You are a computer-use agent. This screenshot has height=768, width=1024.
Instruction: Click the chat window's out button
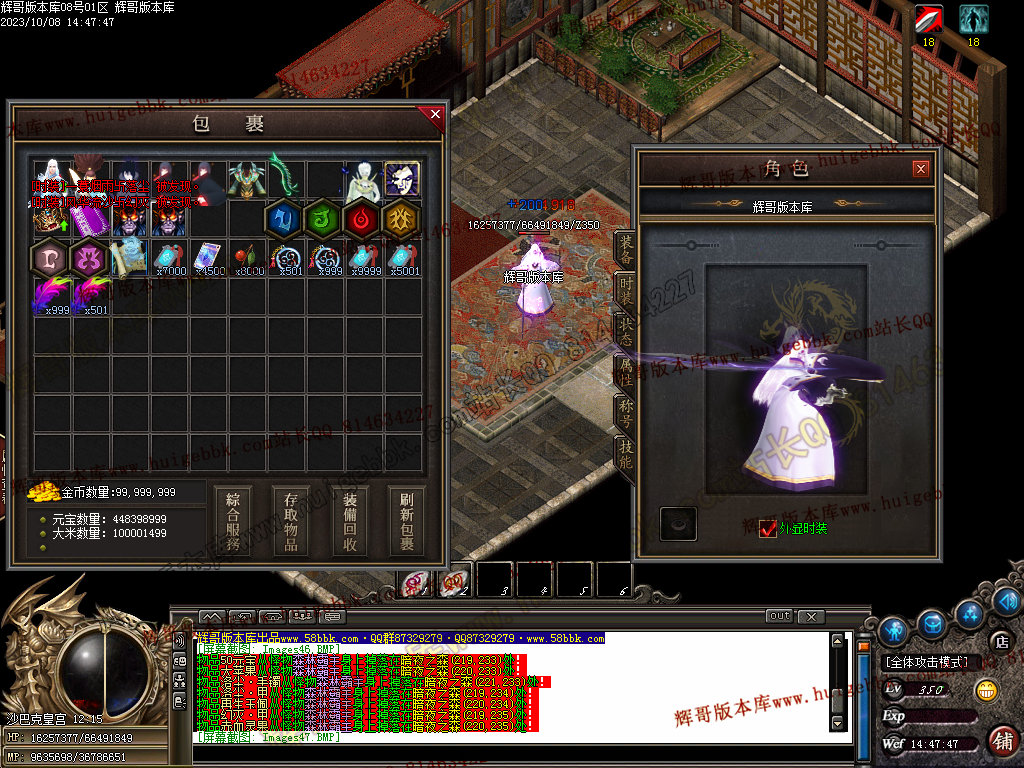click(779, 616)
